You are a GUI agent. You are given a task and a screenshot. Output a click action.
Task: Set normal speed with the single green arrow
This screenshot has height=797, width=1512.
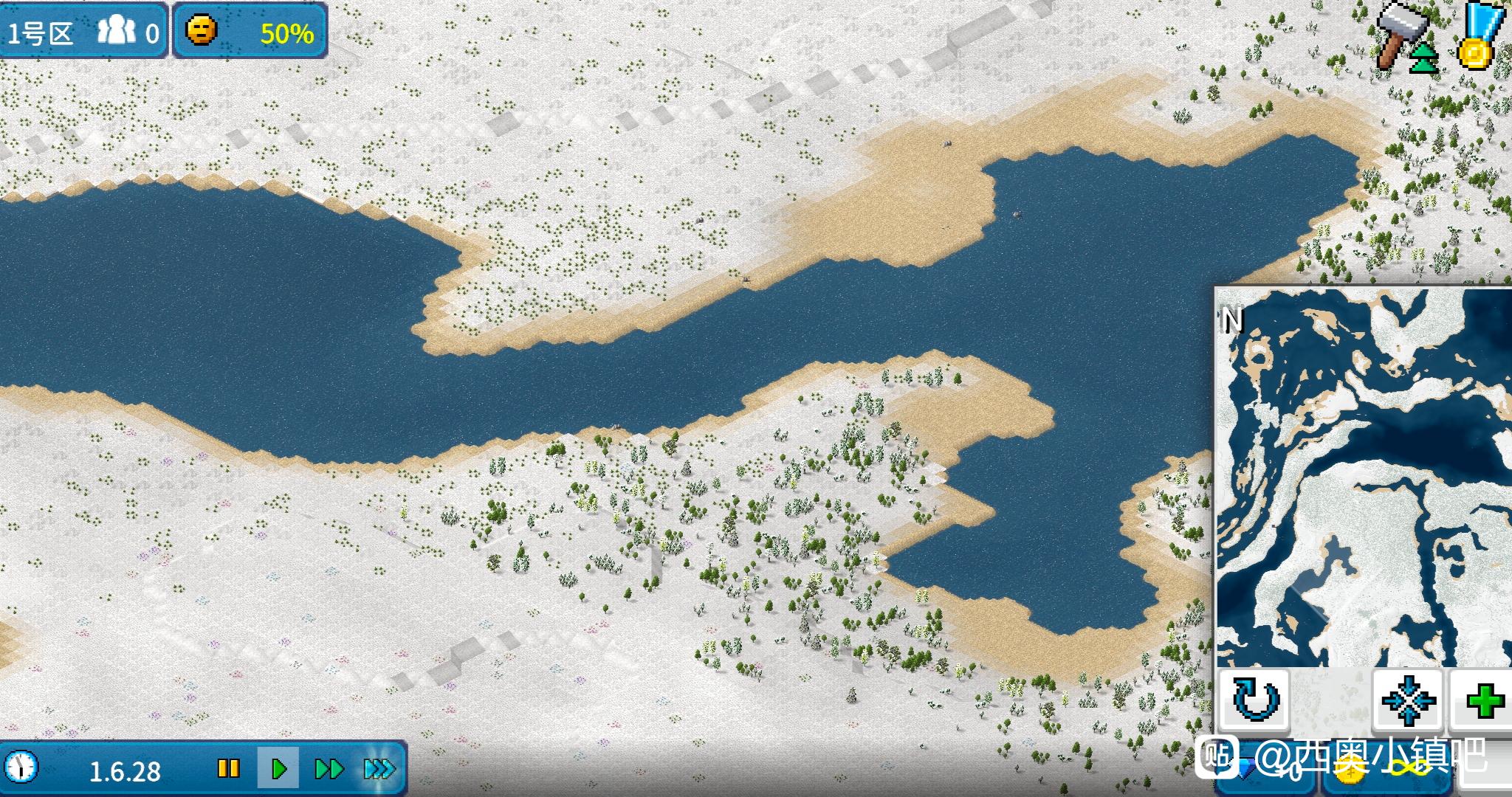coord(279,769)
